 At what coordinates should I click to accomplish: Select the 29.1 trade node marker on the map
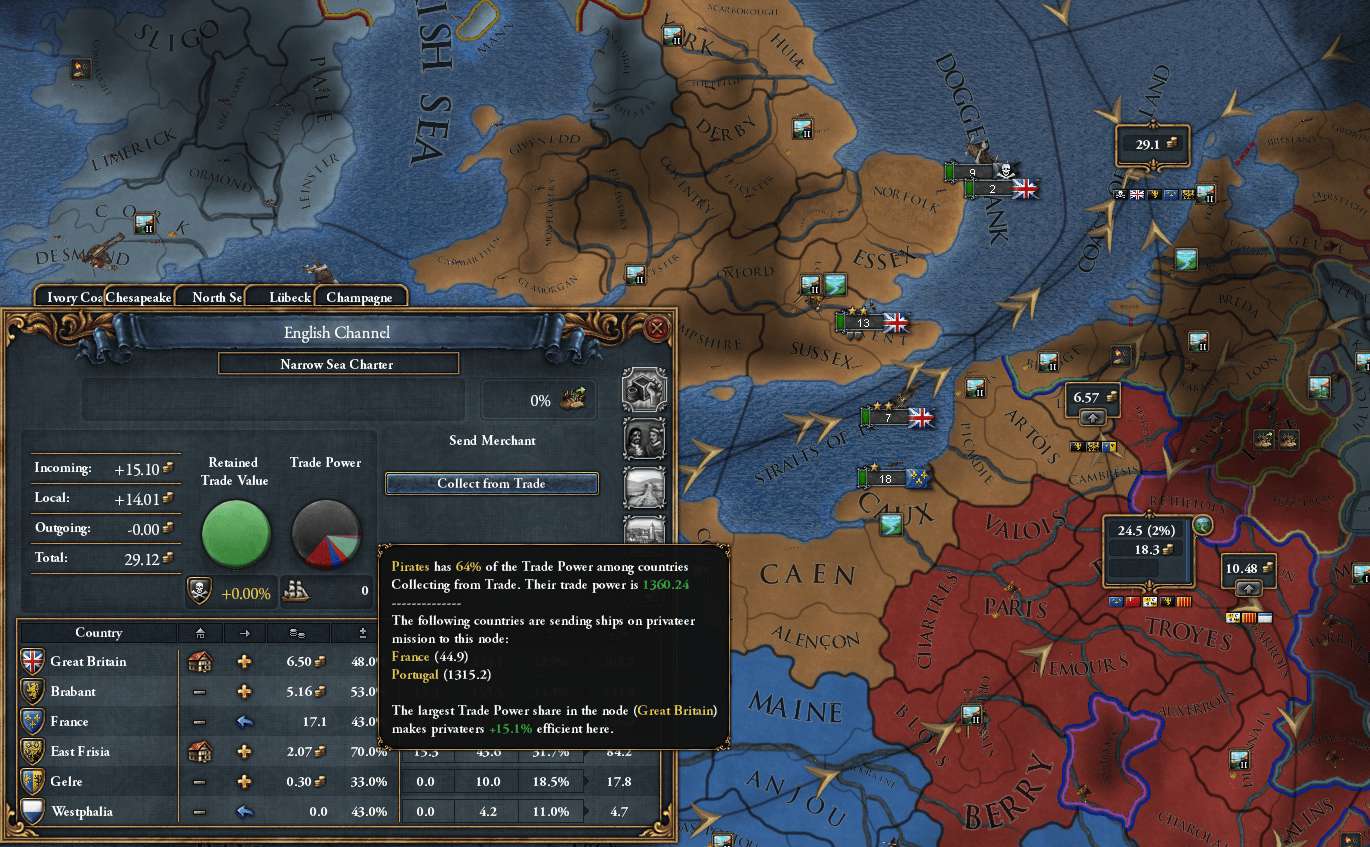(1153, 145)
